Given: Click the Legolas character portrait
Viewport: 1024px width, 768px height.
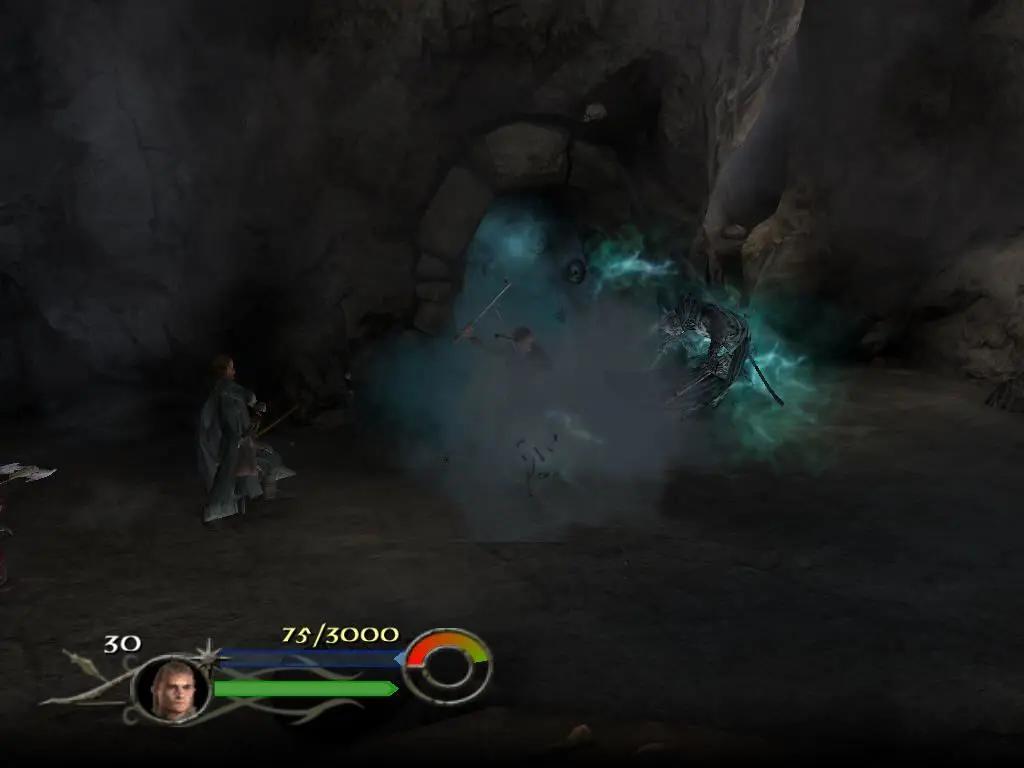Looking at the screenshot, I should tap(170, 689).
